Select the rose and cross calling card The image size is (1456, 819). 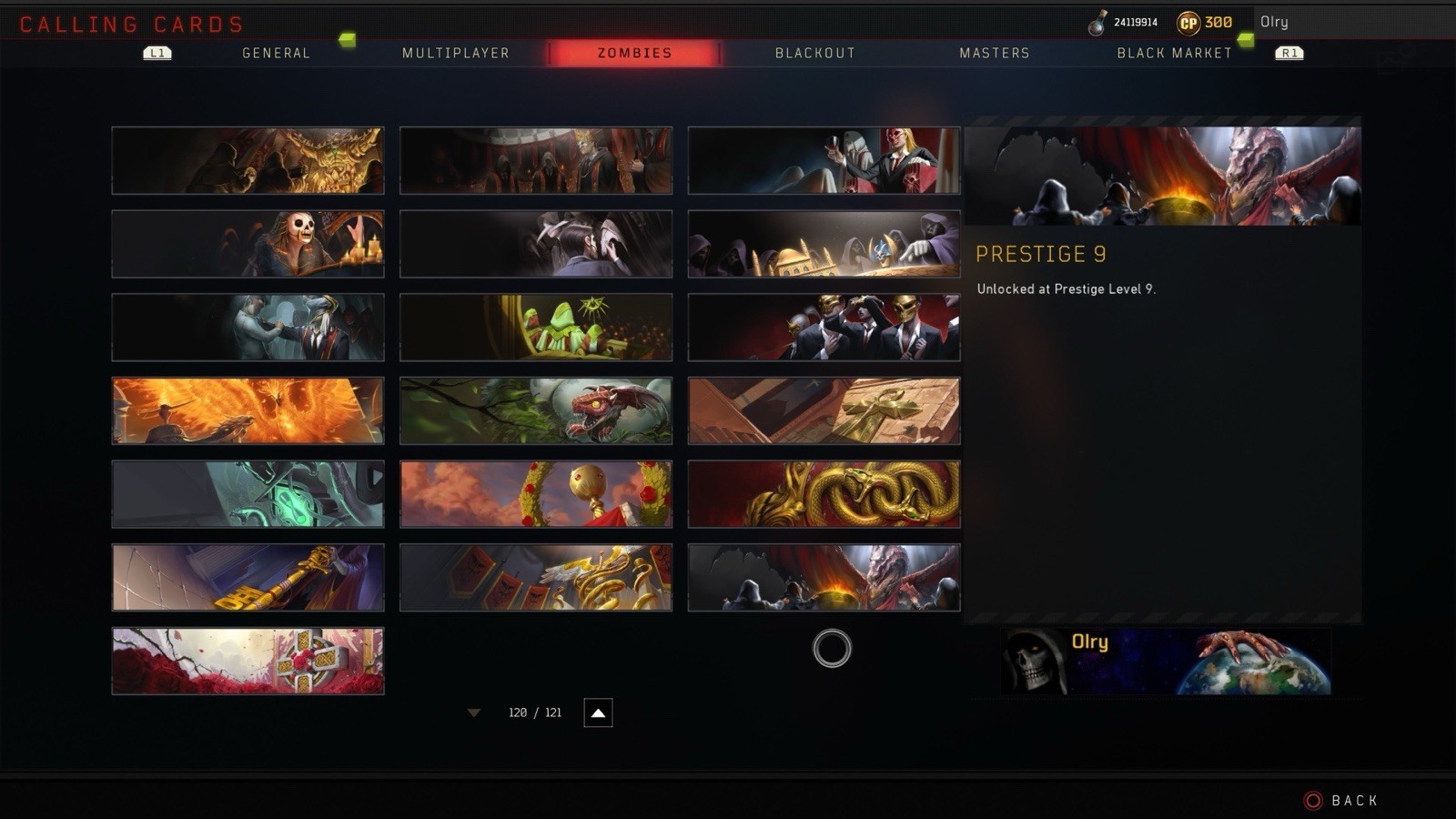click(x=248, y=661)
